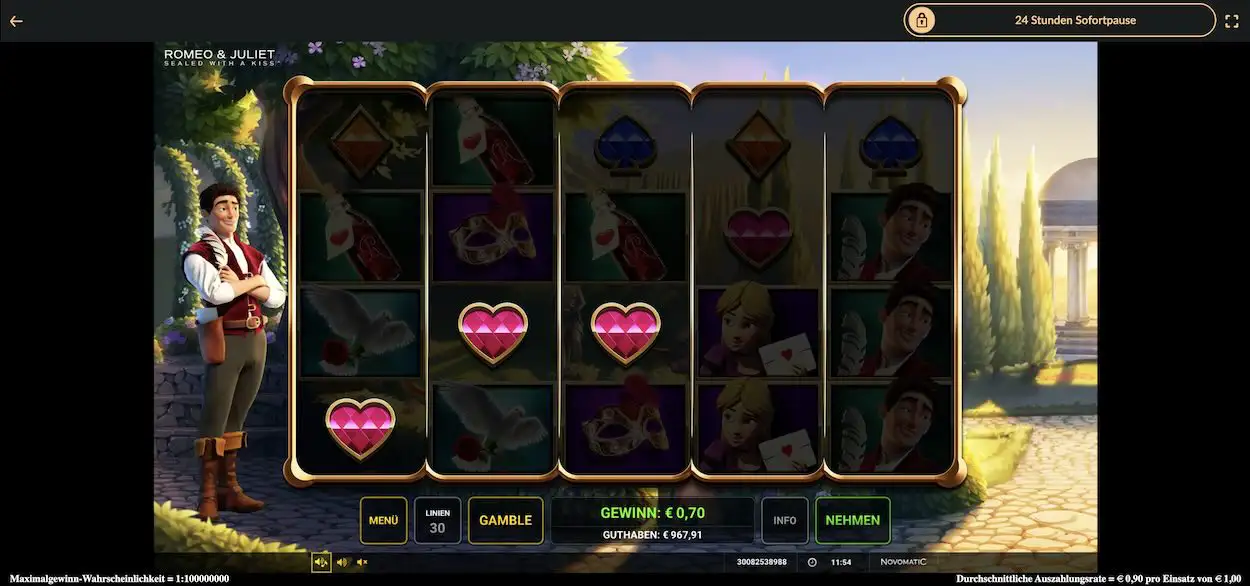The image size is (1250, 586).
Task: Select the Linien 30 paylines box
Action: pos(437,520)
